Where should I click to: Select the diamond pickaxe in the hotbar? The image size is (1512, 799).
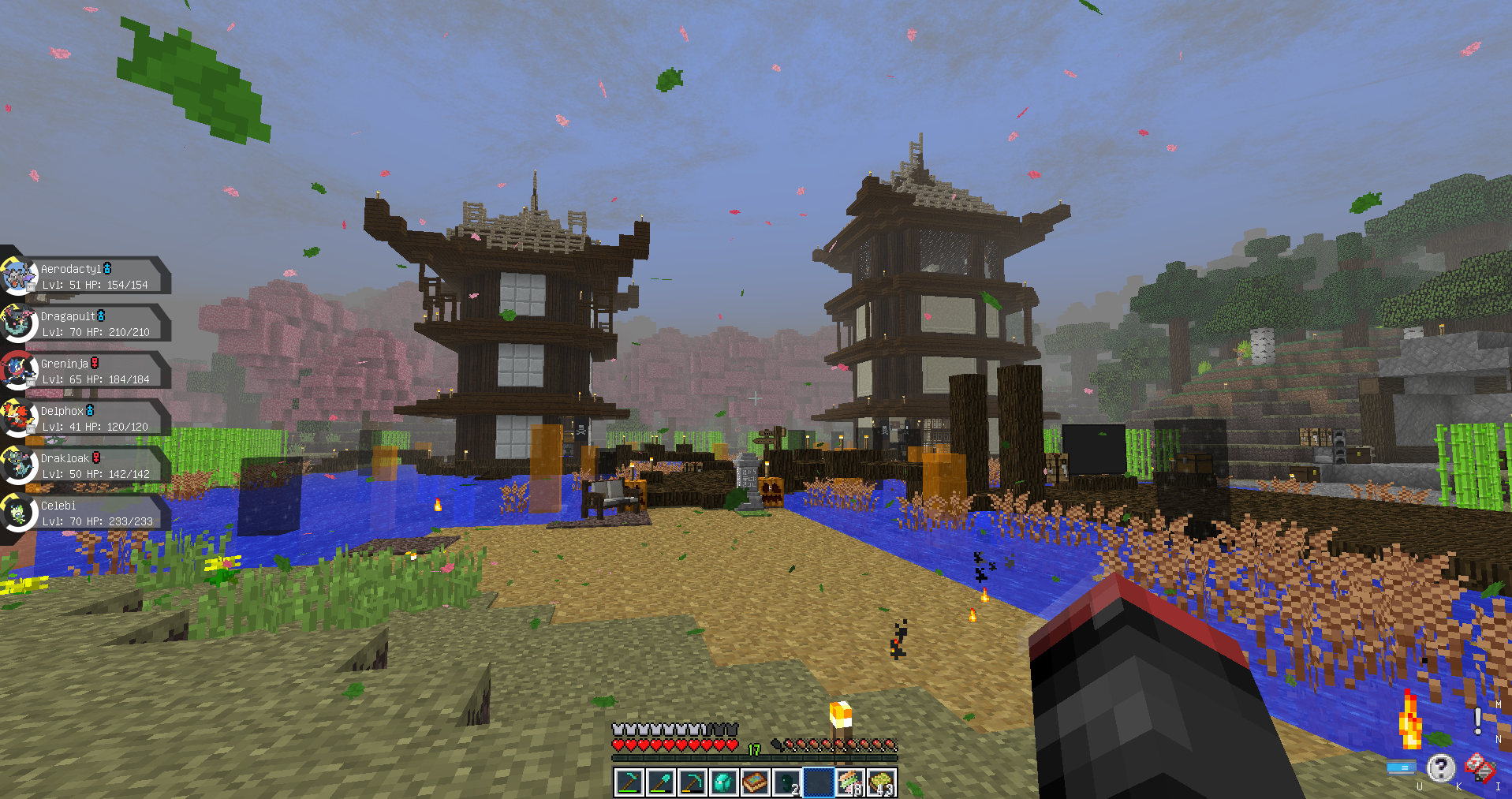[x=692, y=782]
